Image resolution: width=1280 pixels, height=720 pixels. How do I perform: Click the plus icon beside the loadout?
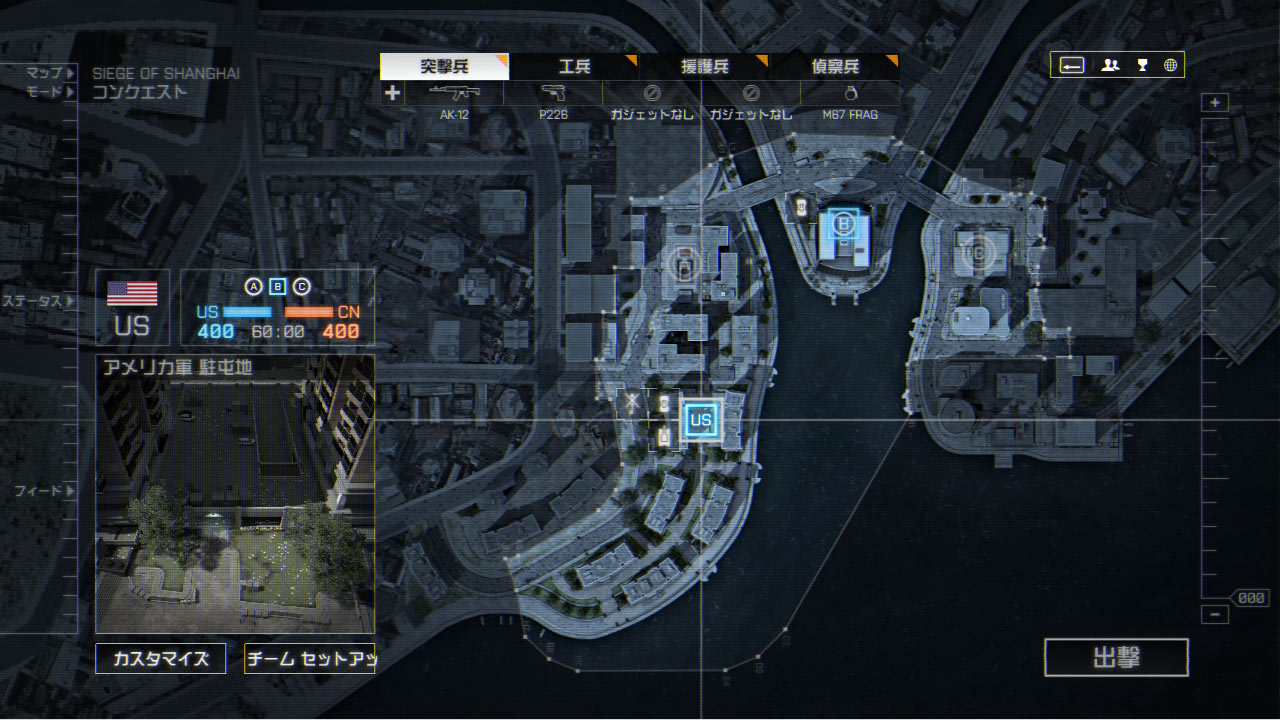pyautogui.click(x=392, y=93)
